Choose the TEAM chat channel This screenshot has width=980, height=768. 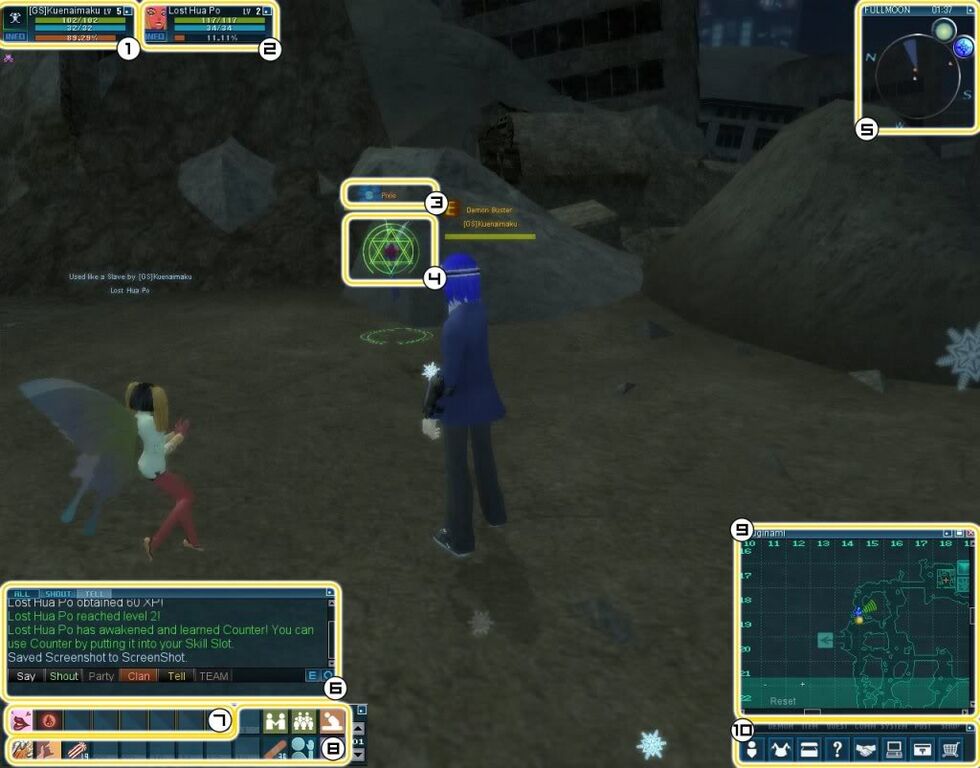tap(213, 676)
